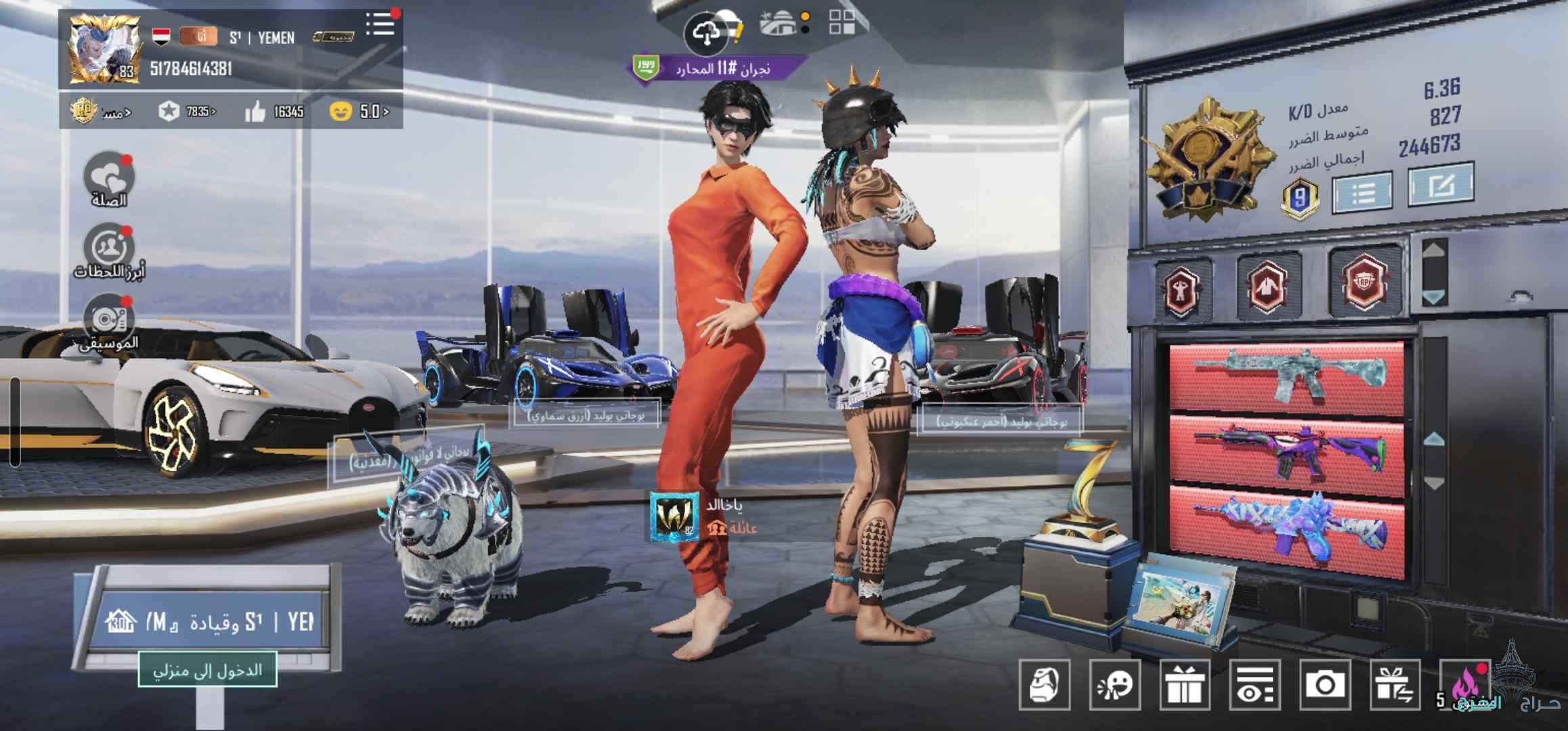
Task: Select the RP badge achievement
Action: click(x=1362, y=282)
